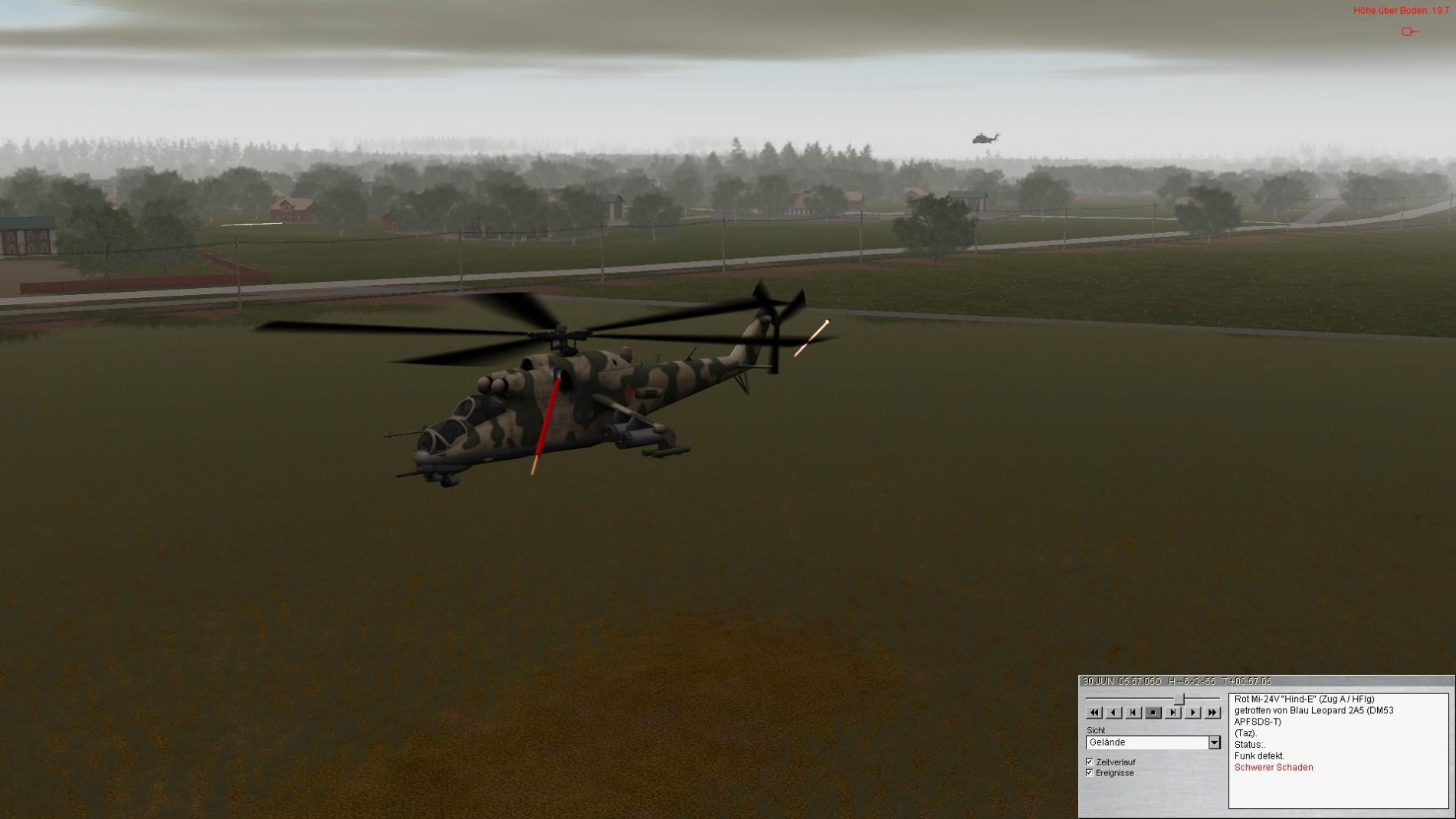The image size is (1456, 819).
Task: Click the rewind double-arrow replay button
Action: point(1094,713)
